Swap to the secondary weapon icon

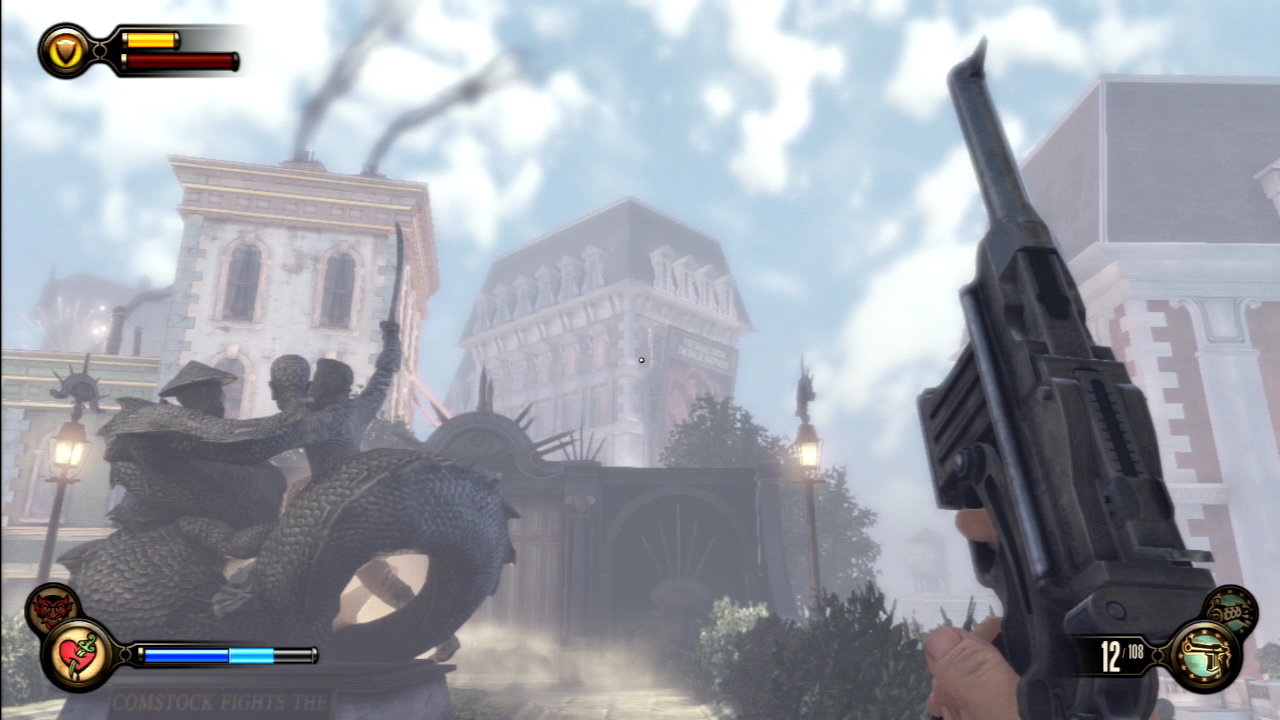click(1229, 610)
